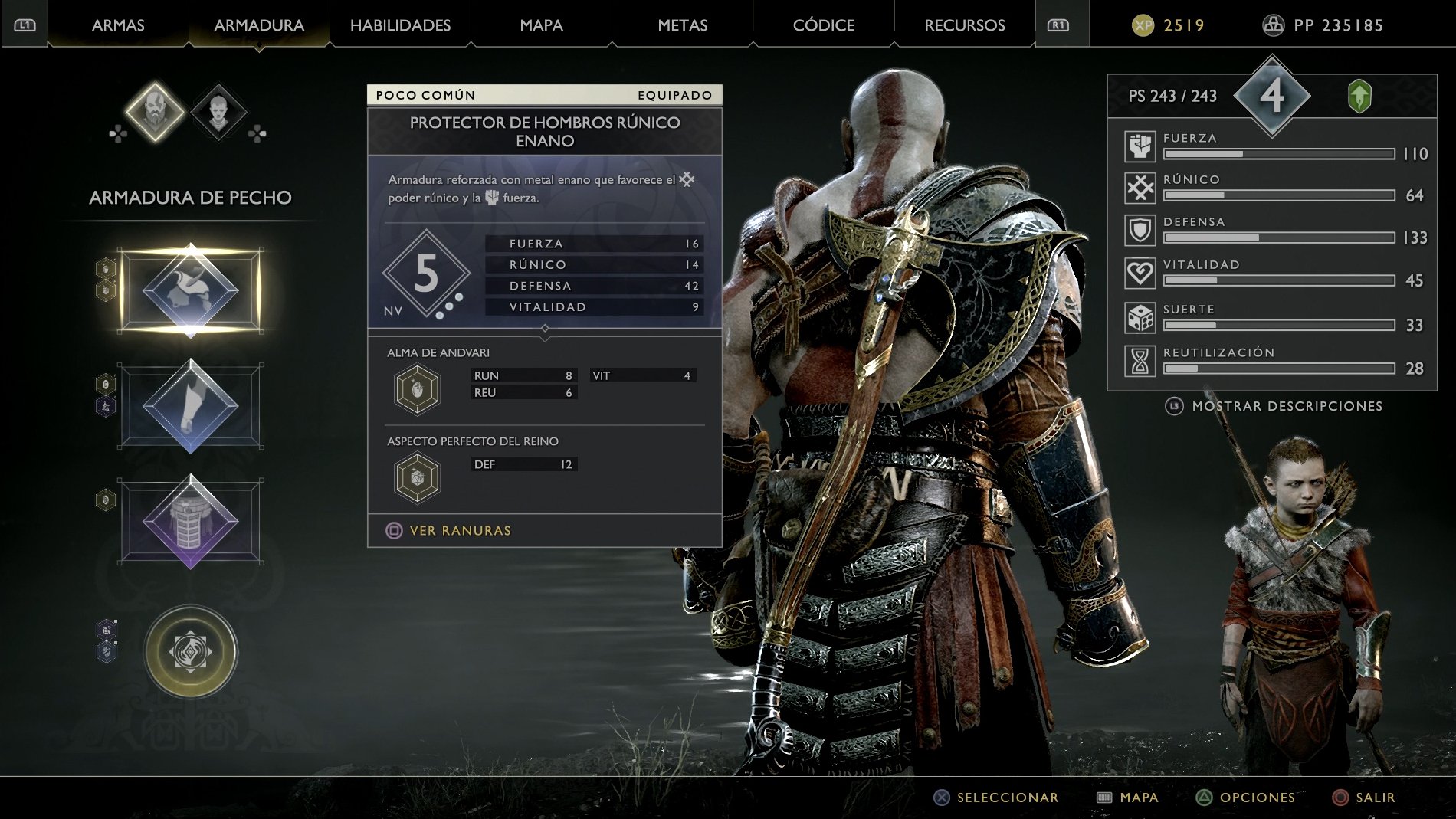Click the L1 previous-tab arrow
This screenshot has width=1456, height=819.
(x=23, y=24)
